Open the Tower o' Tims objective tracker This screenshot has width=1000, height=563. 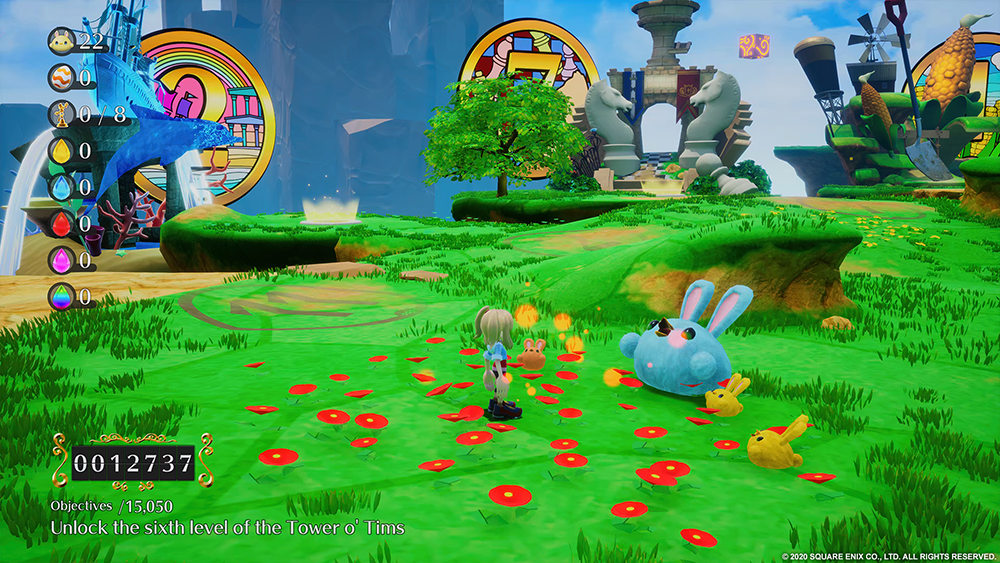(x=228, y=527)
